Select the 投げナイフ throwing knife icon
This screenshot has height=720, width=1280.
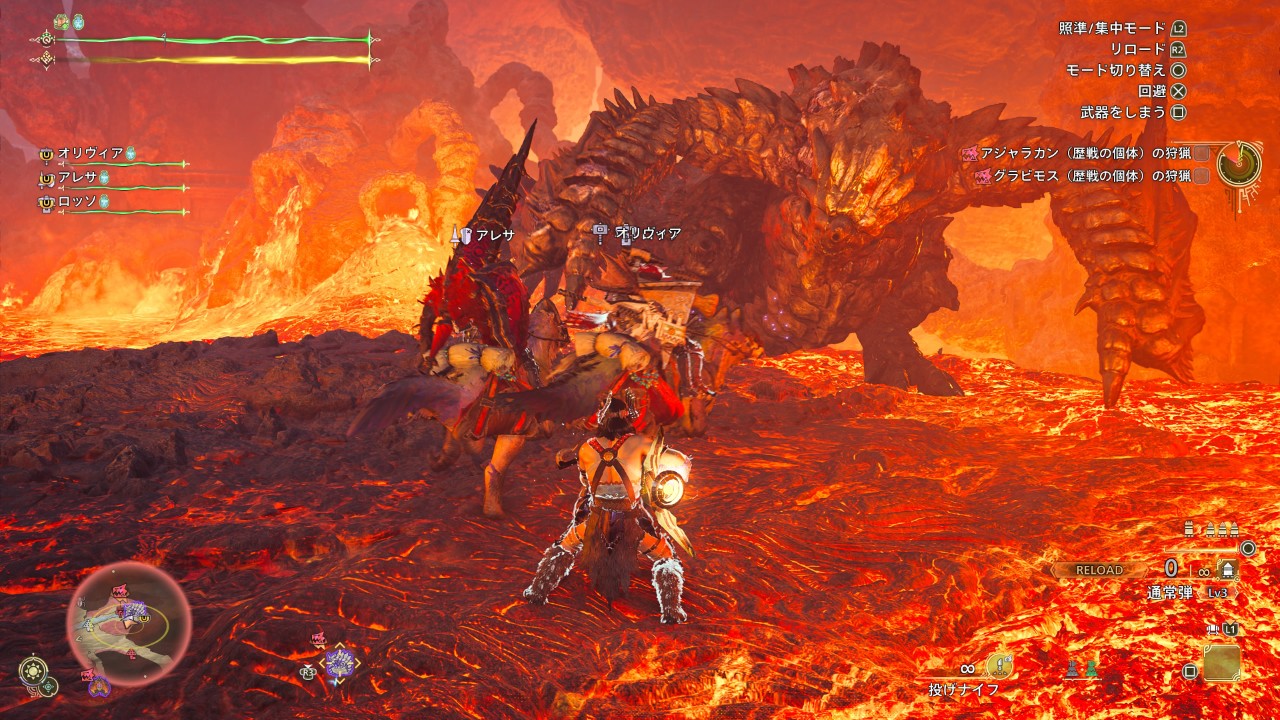(x=999, y=667)
